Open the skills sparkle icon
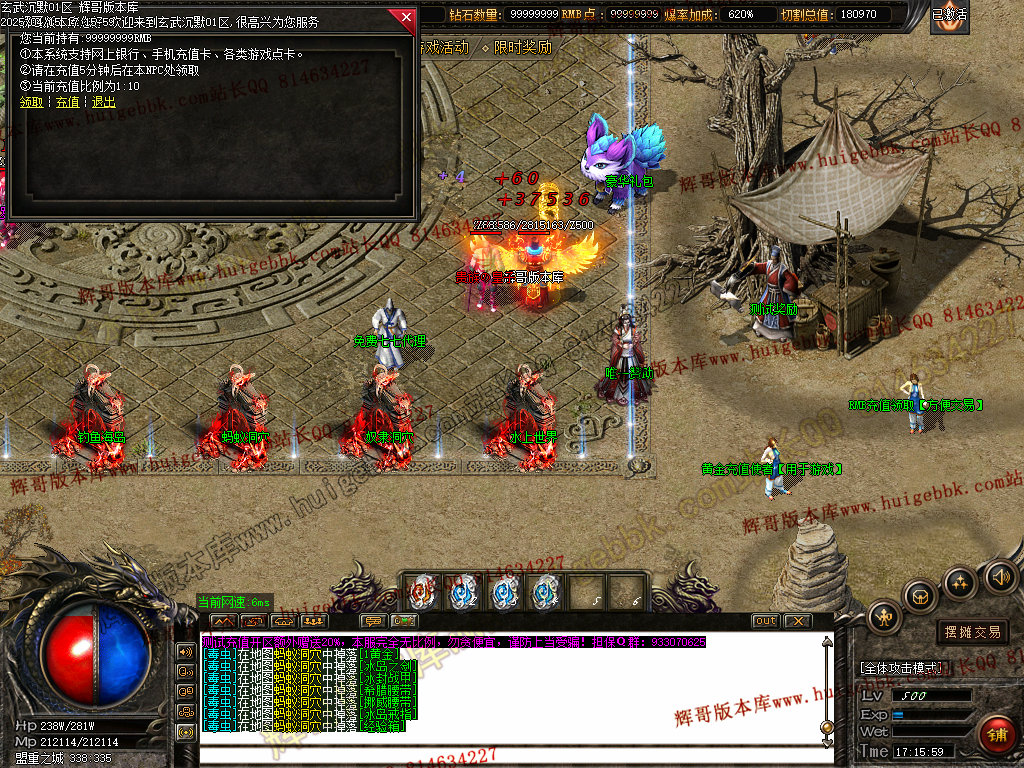 click(x=960, y=582)
